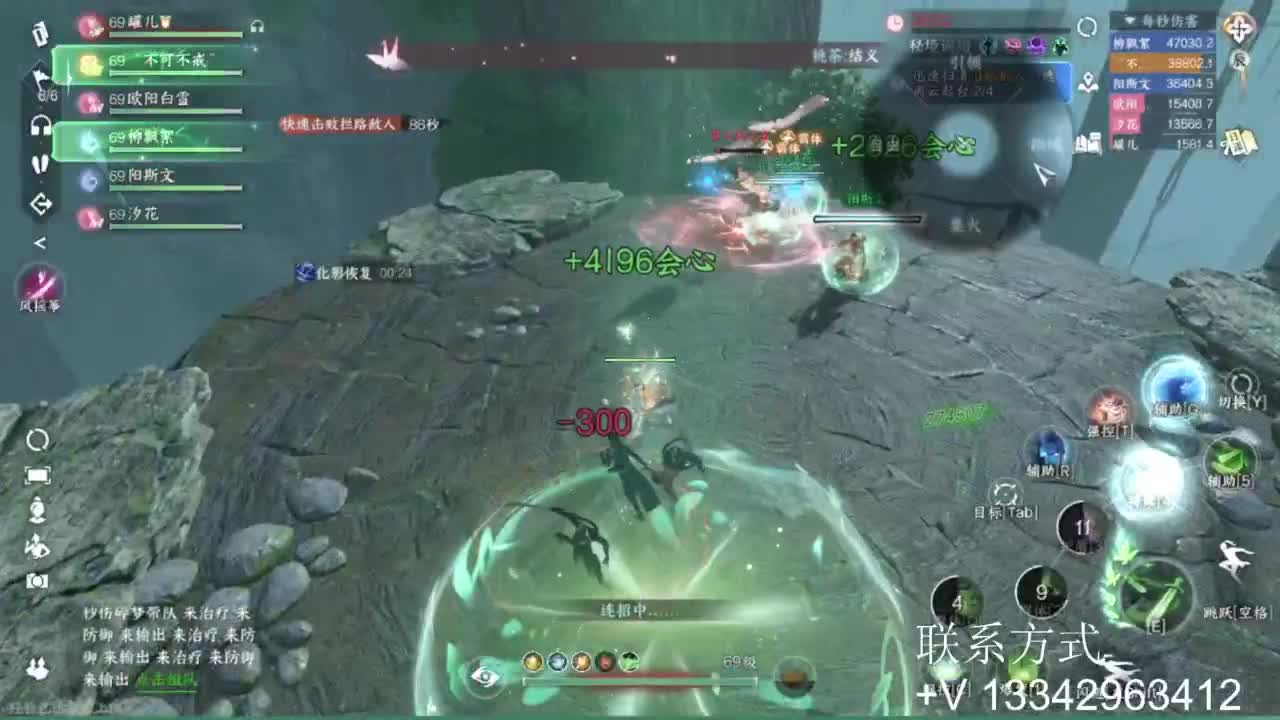Toggle the eye visibility icon on bottom bar

(x=487, y=679)
